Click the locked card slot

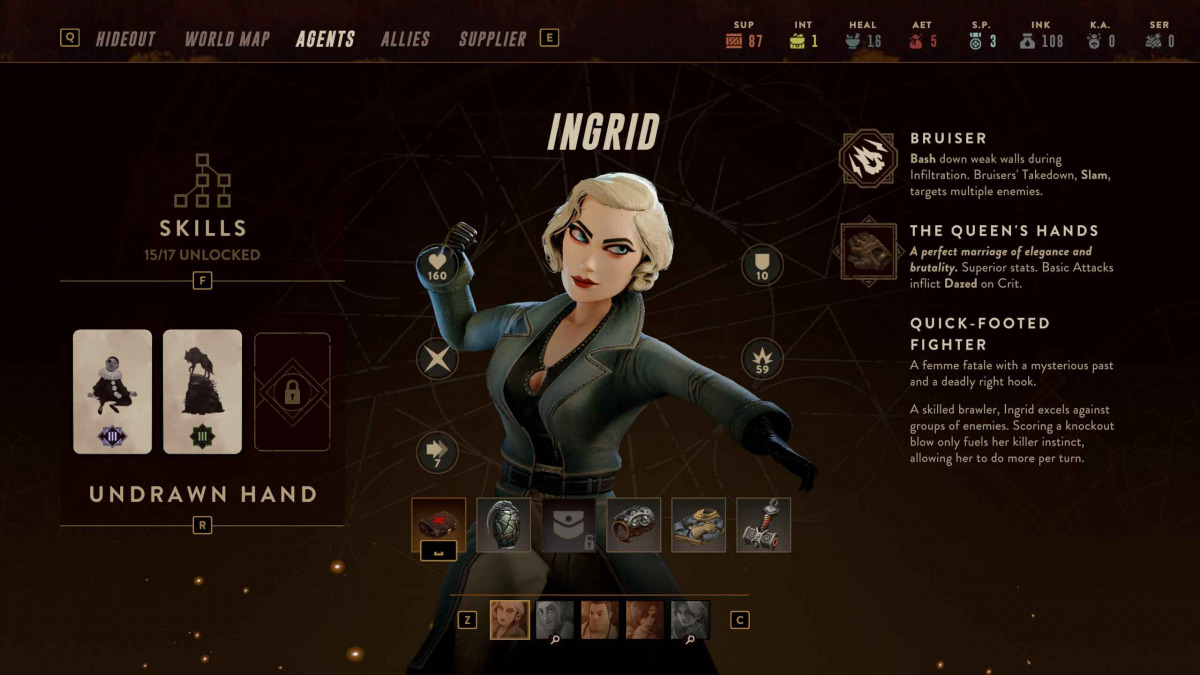point(292,391)
